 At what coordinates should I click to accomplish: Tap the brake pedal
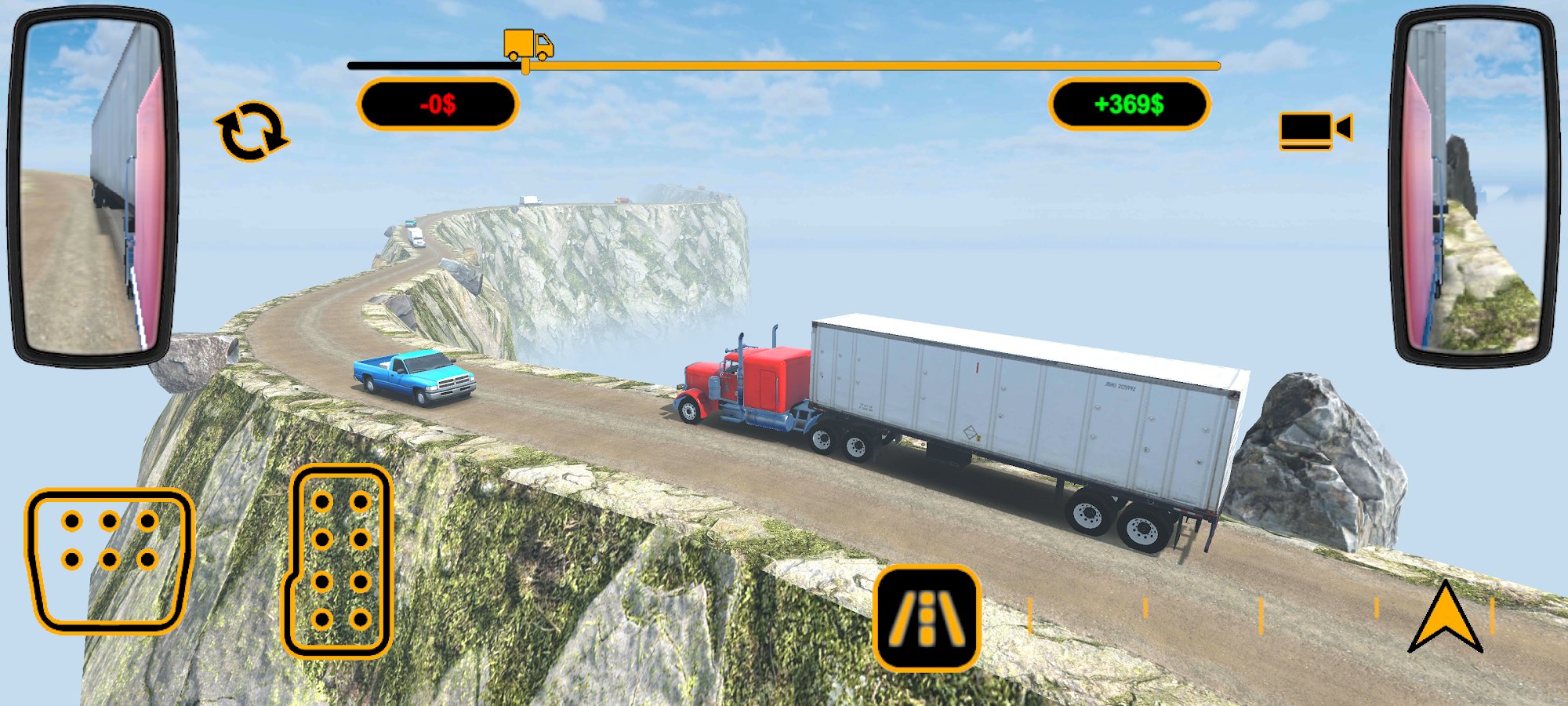click(x=109, y=559)
